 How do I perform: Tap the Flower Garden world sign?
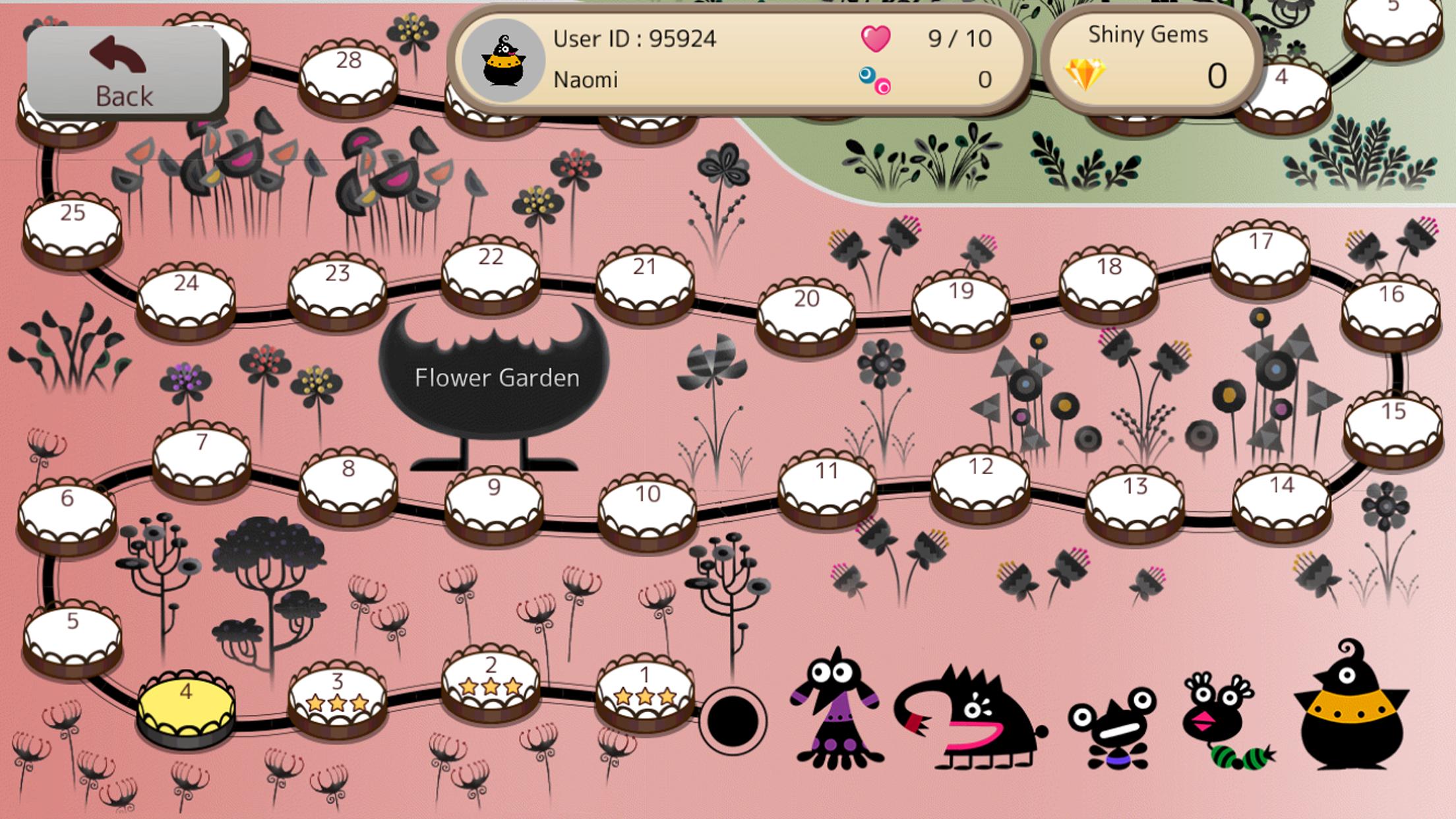click(x=497, y=378)
